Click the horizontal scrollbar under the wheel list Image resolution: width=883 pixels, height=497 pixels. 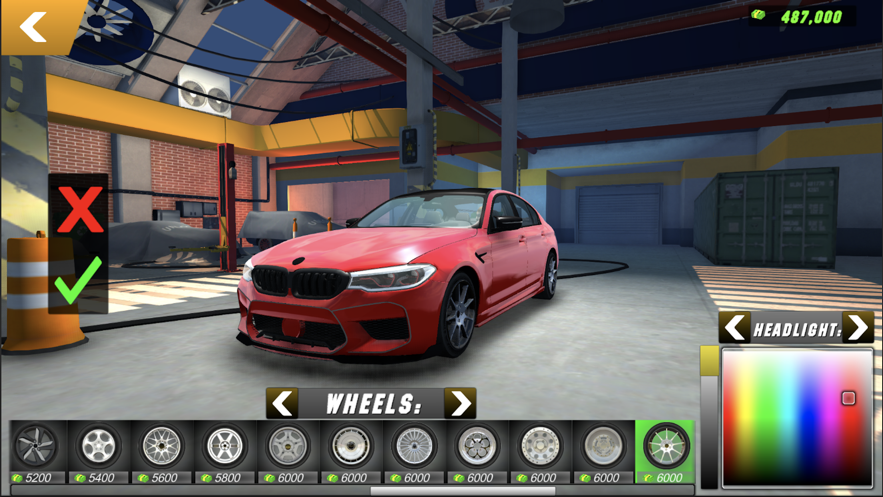pyautogui.click(x=462, y=491)
